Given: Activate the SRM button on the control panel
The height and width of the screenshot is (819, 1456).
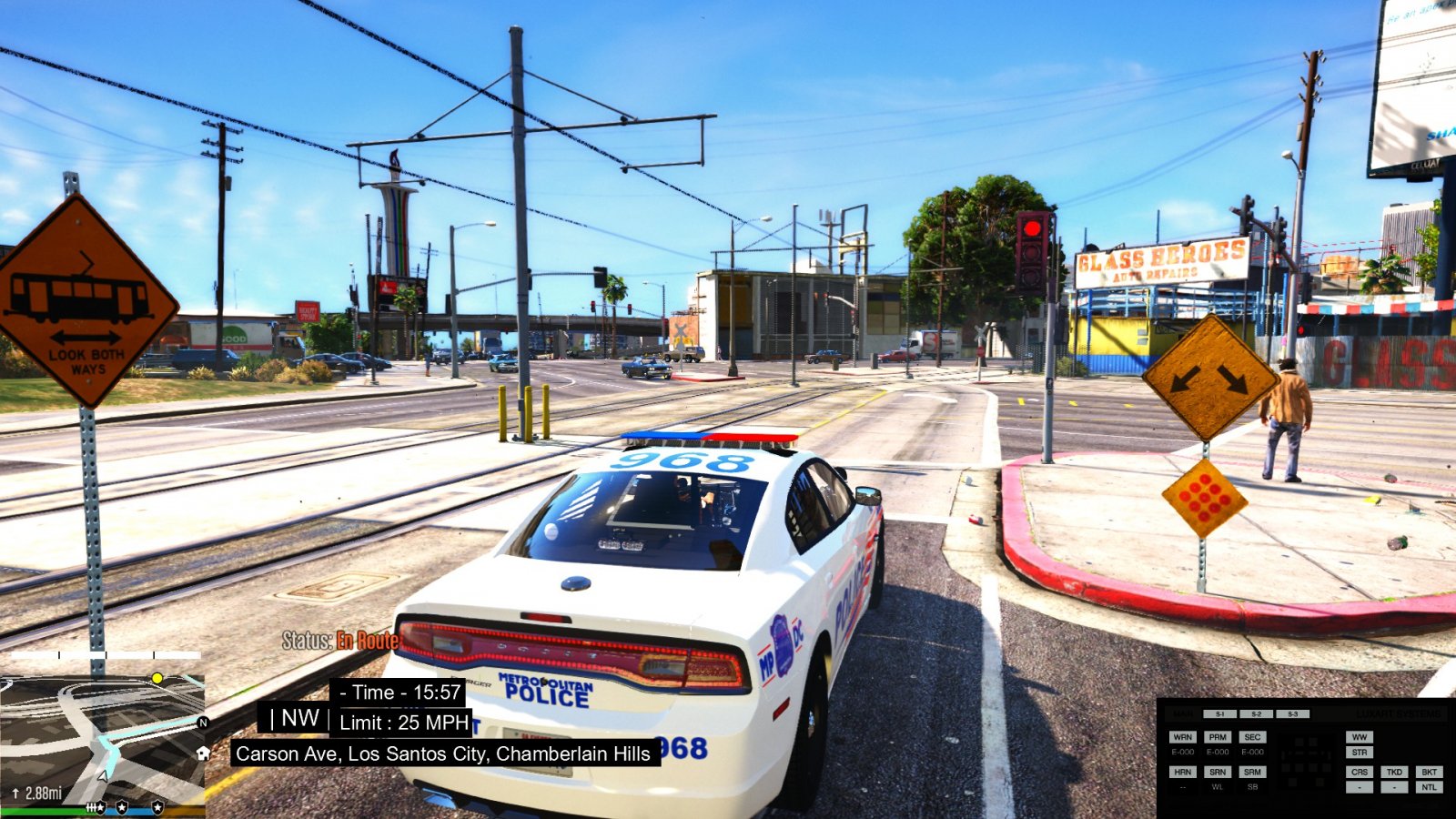Looking at the screenshot, I should pos(1252,772).
